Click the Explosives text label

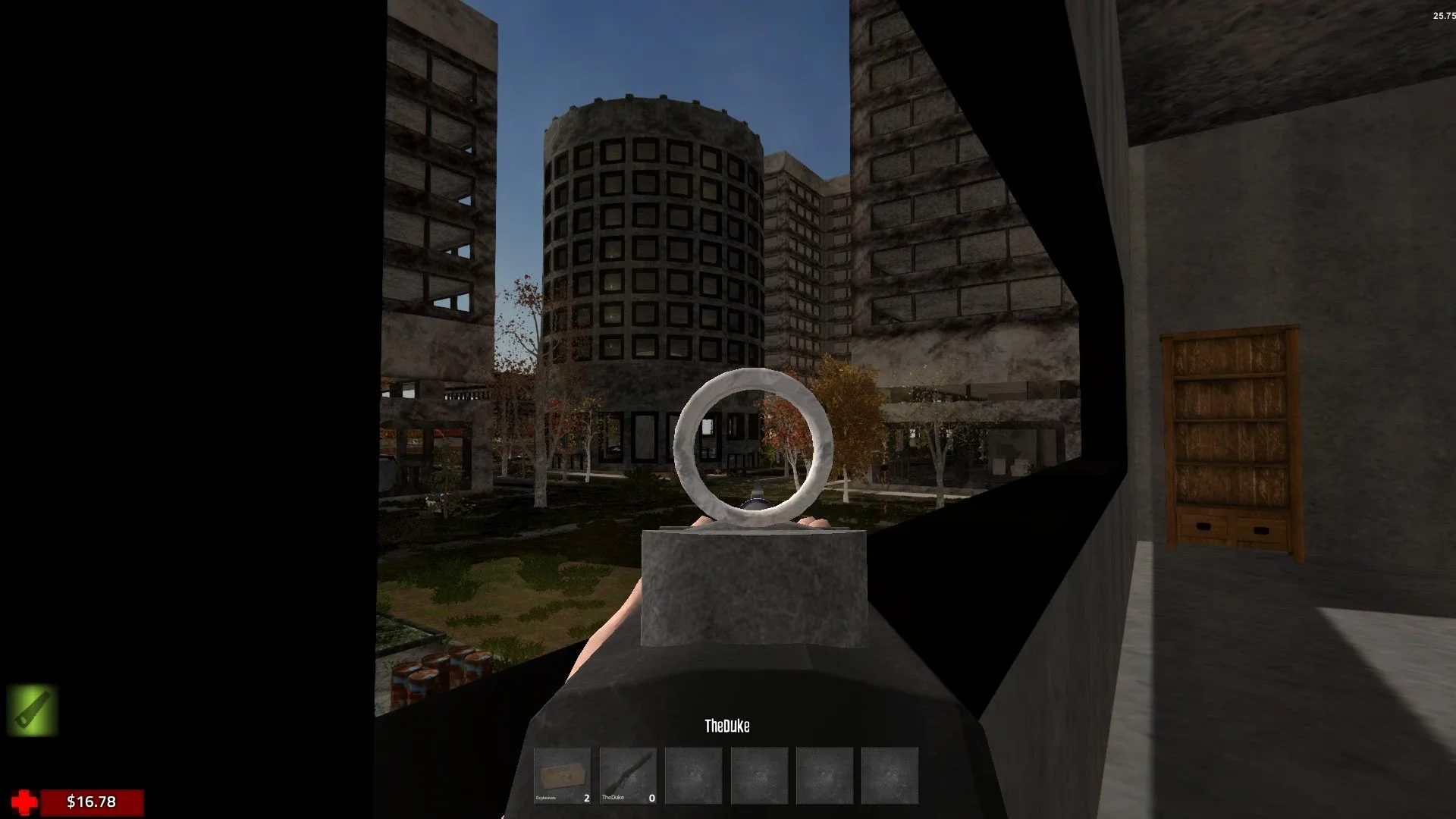click(548, 797)
